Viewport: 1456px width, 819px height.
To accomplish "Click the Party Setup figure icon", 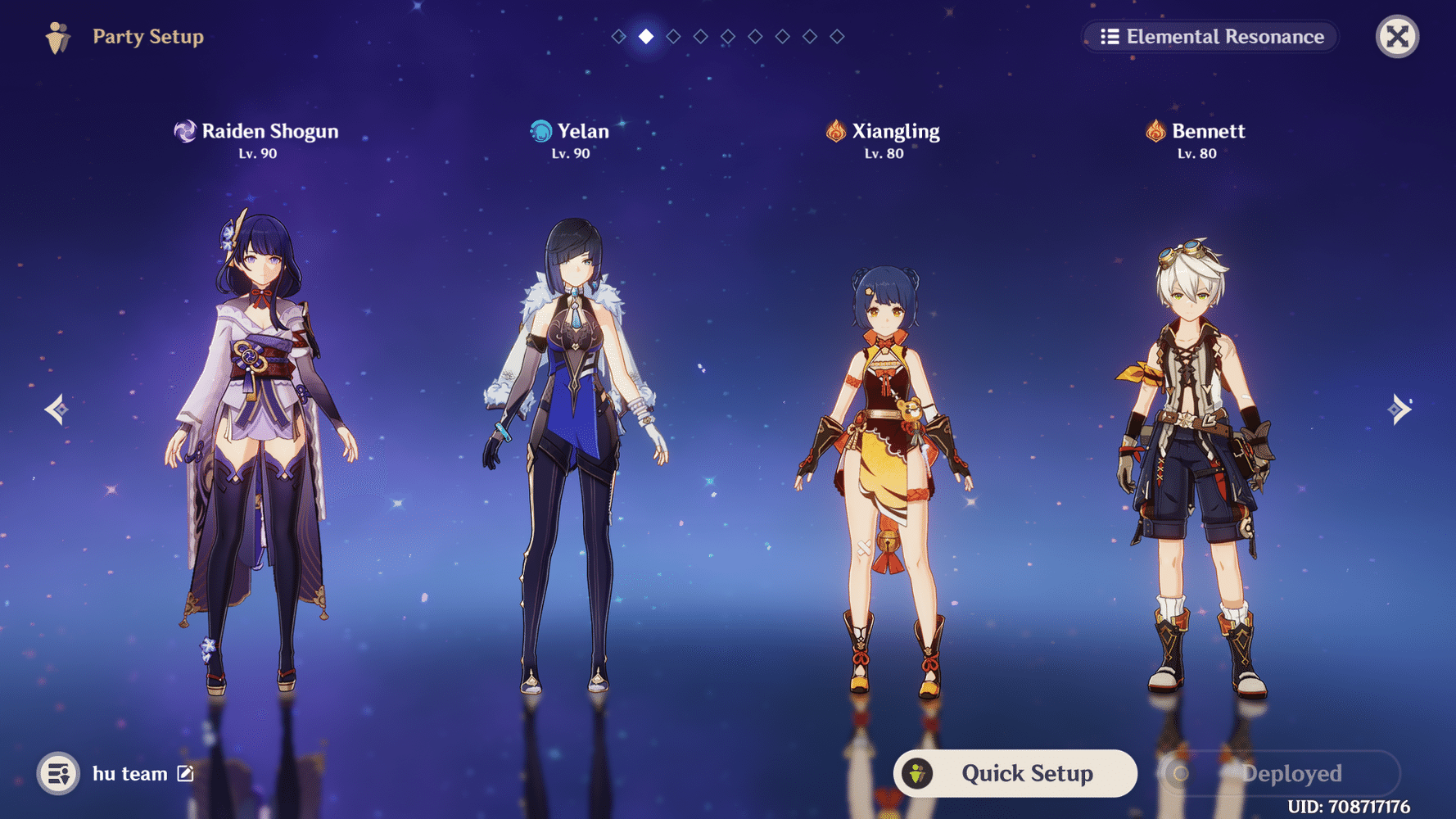I will 57,36.
